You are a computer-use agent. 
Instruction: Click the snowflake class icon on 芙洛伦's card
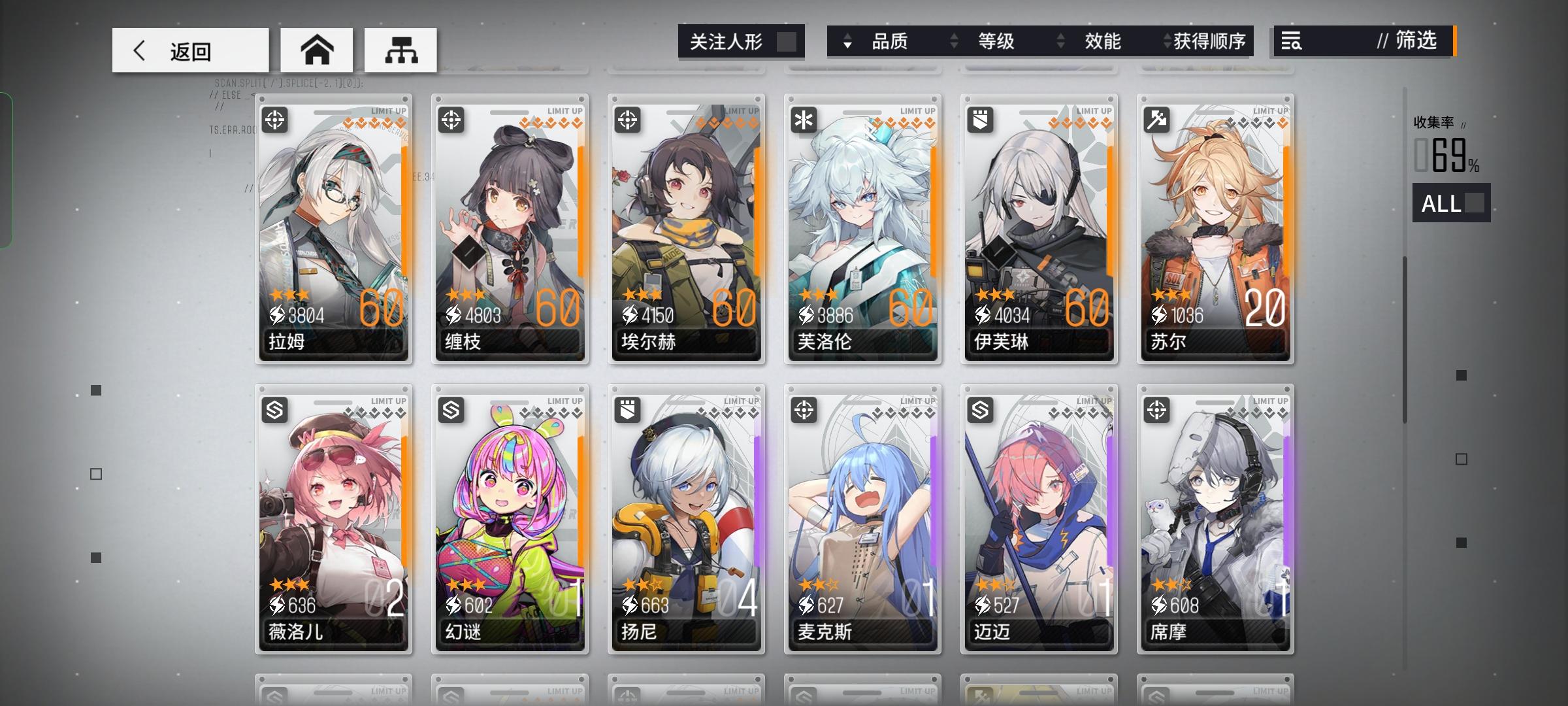(804, 121)
